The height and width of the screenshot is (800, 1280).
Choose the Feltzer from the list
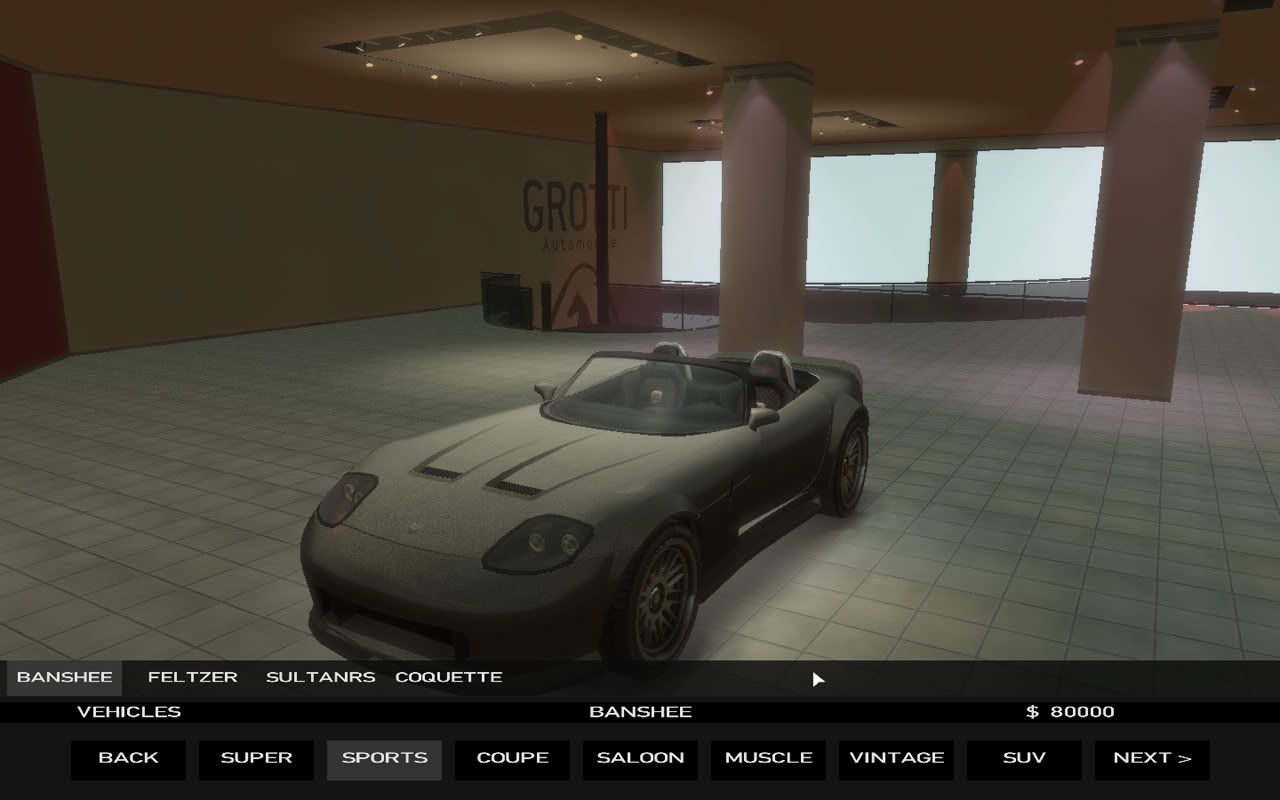(193, 677)
